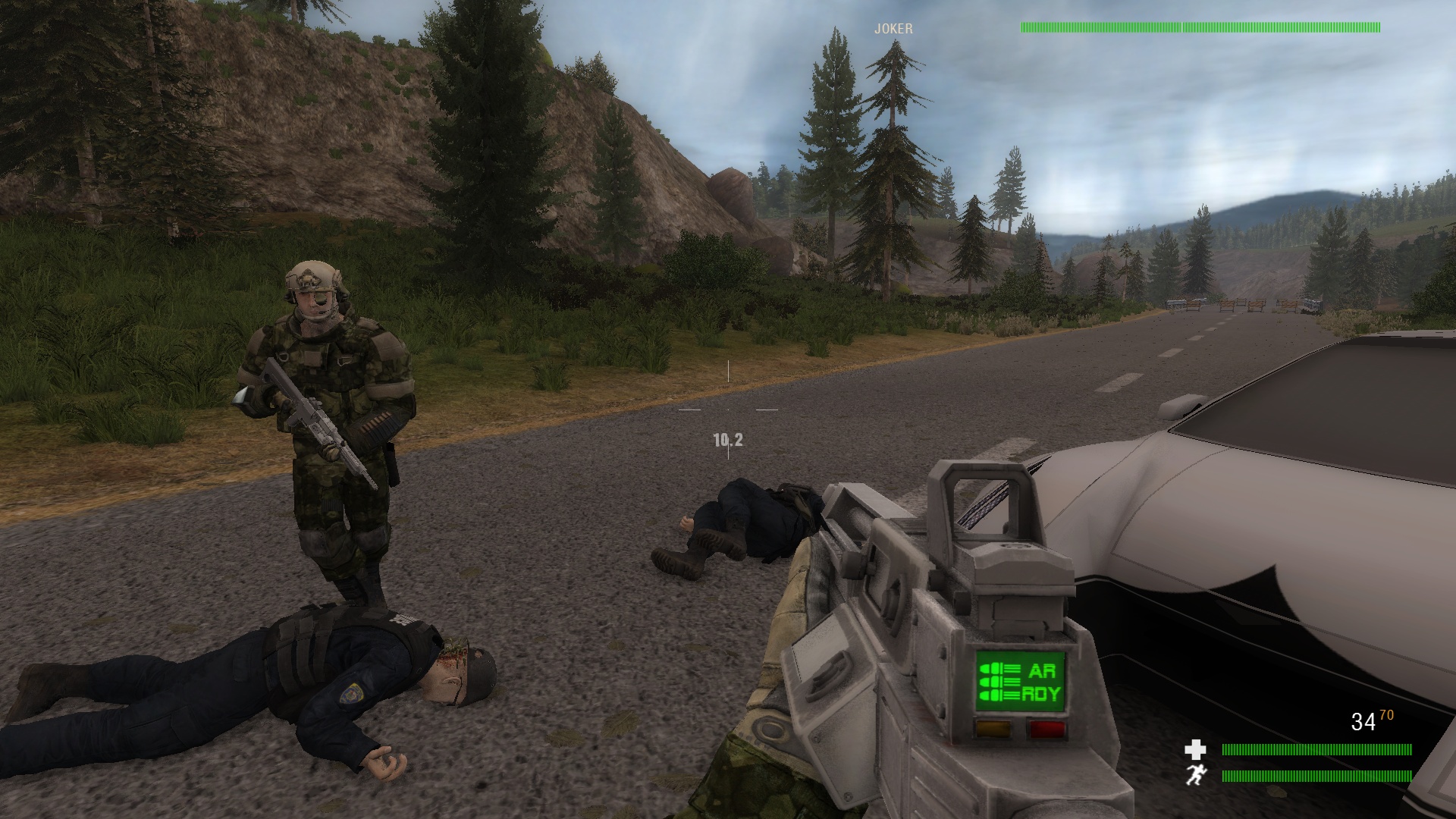
Task: Click the running man stamina icon
Action: [1195, 775]
